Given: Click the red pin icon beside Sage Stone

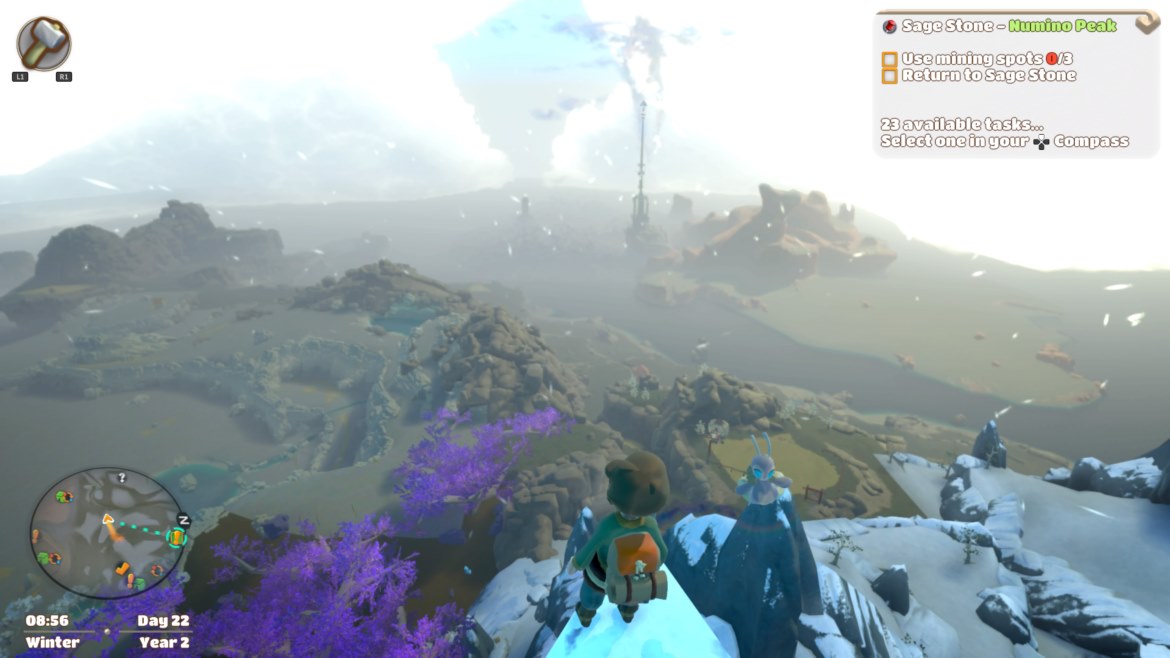Looking at the screenshot, I should pyautogui.click(x=889, y=26).
